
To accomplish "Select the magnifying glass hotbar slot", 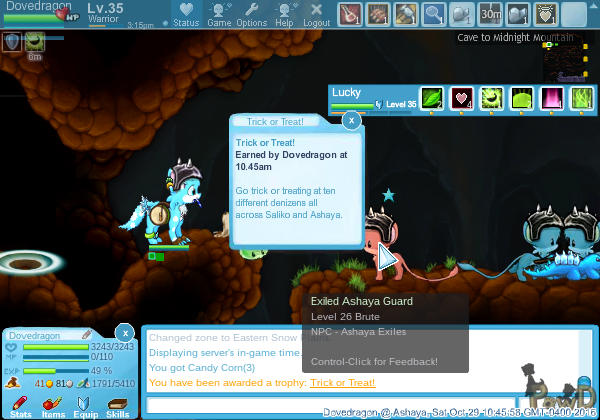I will (433, 14).
